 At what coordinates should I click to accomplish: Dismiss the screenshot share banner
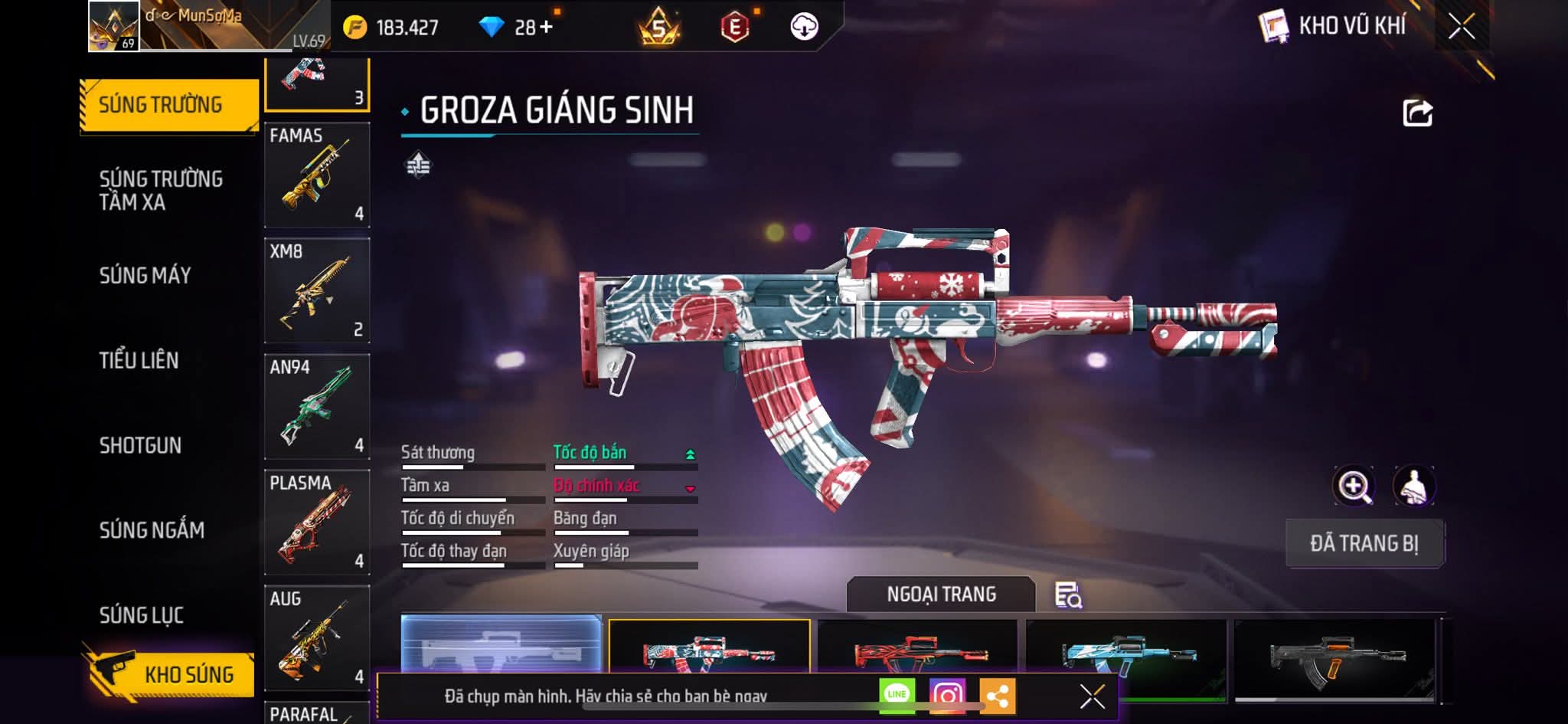pyautogui.click(x=1092, y=696)
